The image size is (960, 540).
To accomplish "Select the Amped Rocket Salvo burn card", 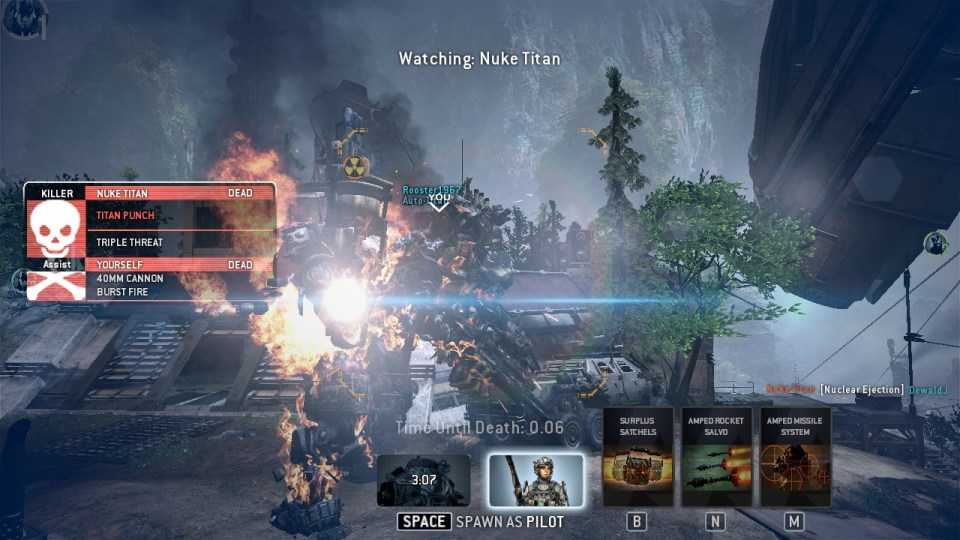I will 715,457.
